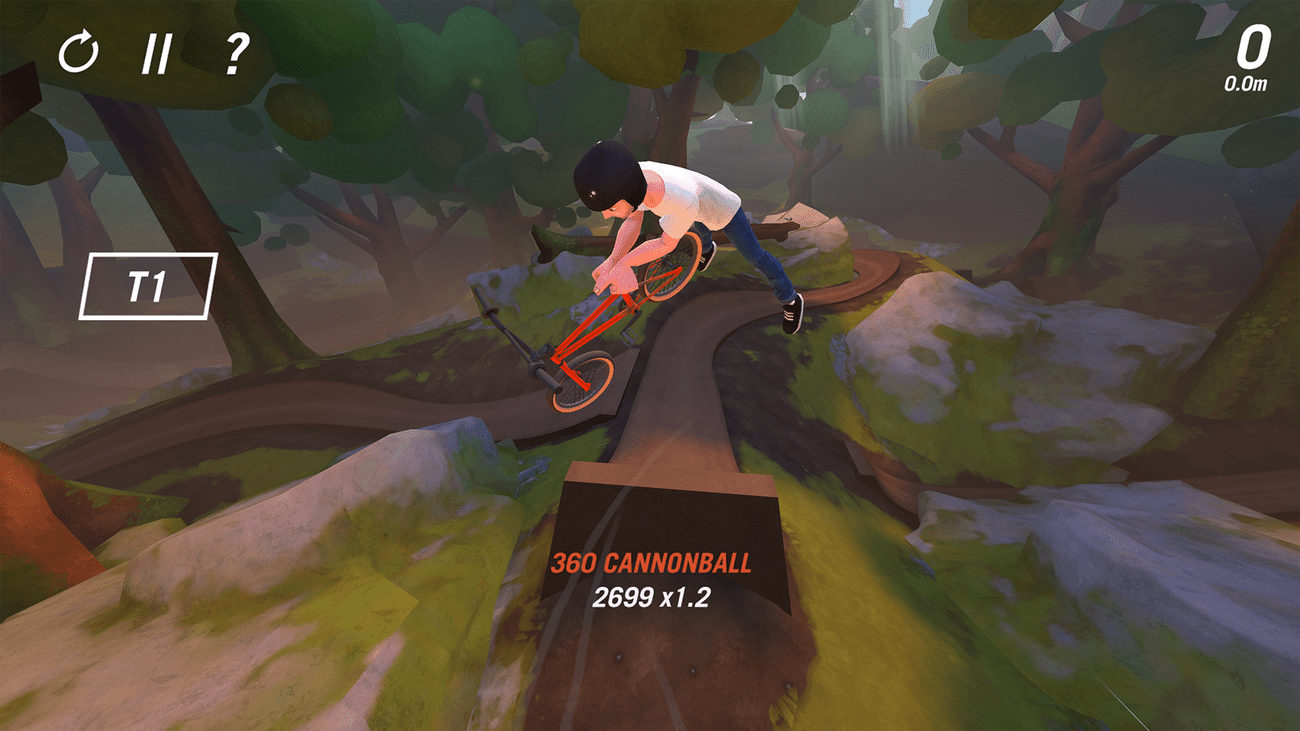Click the distance readout under the score

click(x=1245, y=85)
